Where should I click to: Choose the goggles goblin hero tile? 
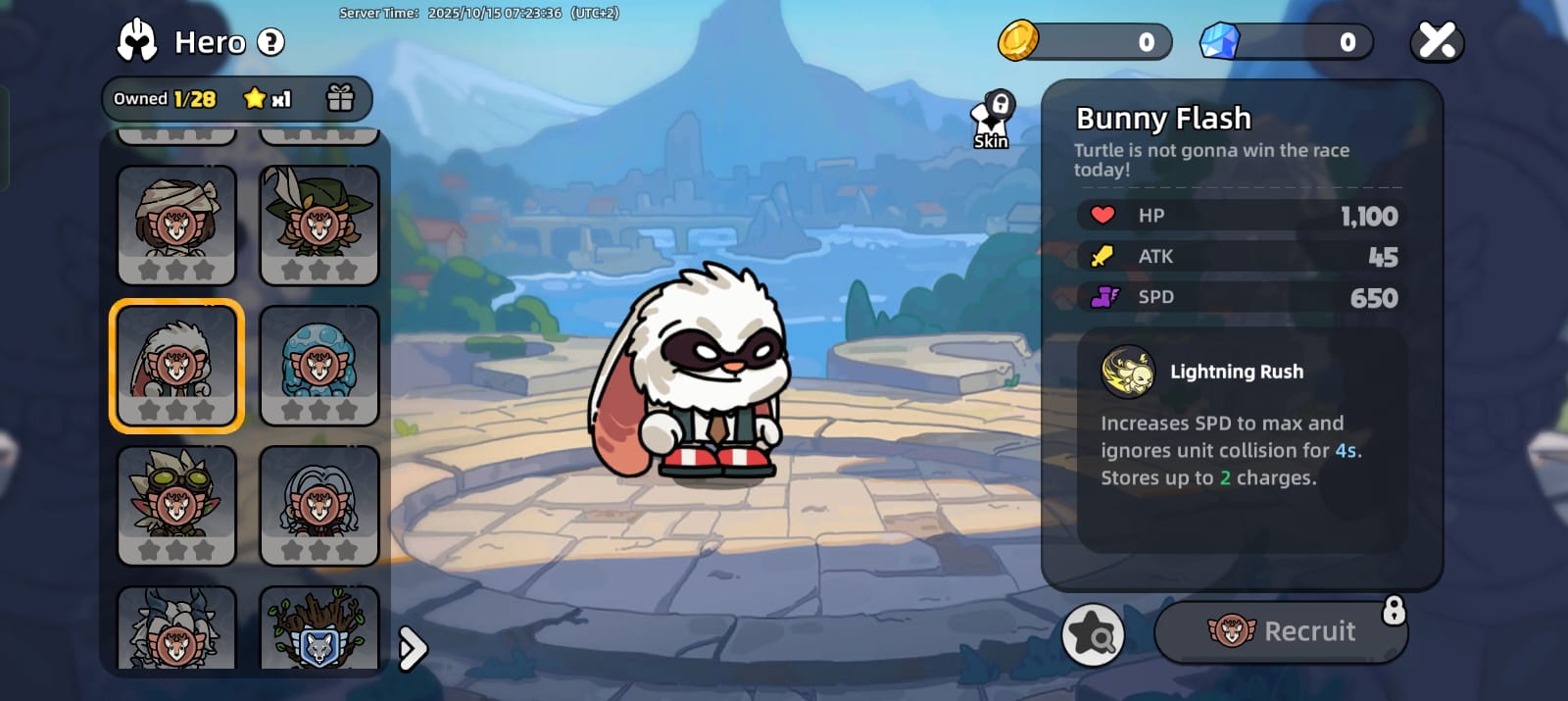tap(176, 506)
